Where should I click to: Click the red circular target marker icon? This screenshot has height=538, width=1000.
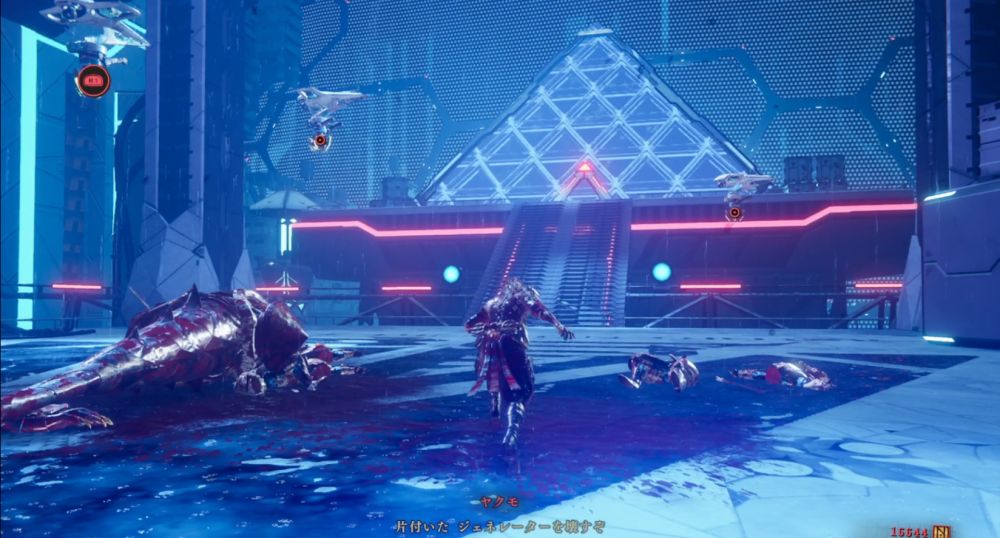coord(93,80)
